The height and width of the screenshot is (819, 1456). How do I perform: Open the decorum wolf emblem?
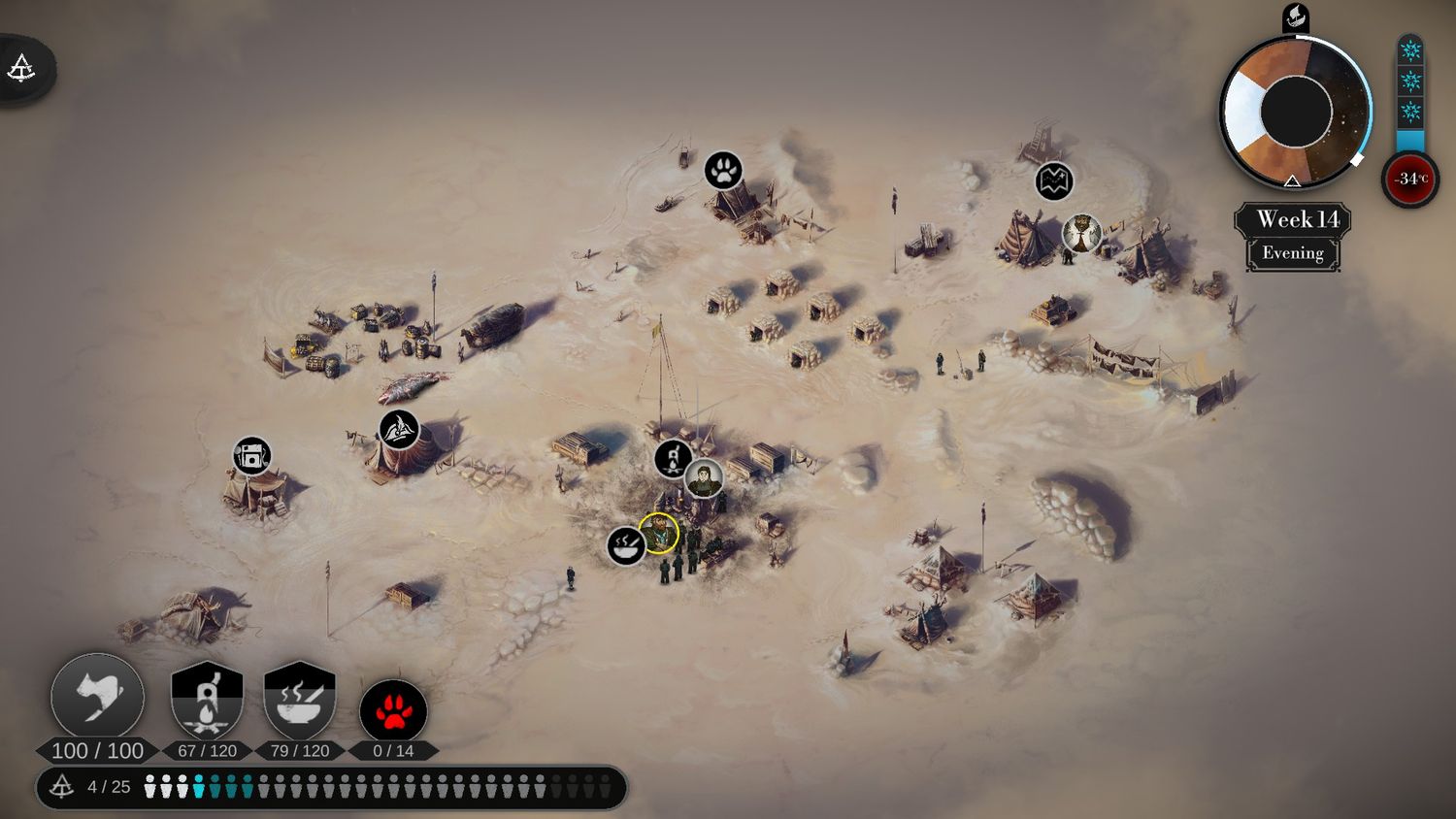pos(97,698)
